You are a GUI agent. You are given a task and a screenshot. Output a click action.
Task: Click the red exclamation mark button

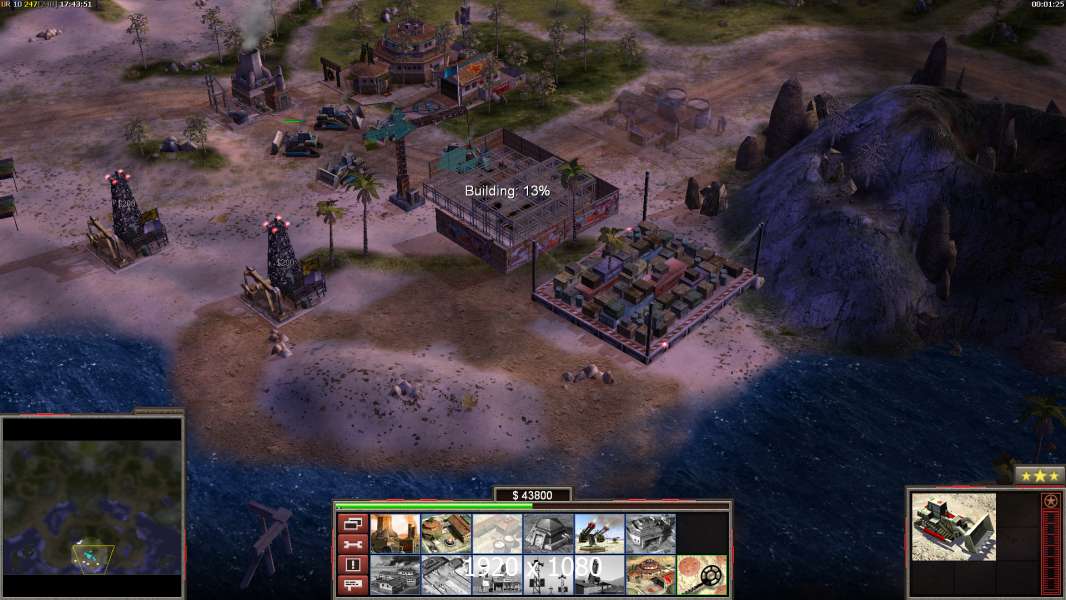tap(352, 565)
